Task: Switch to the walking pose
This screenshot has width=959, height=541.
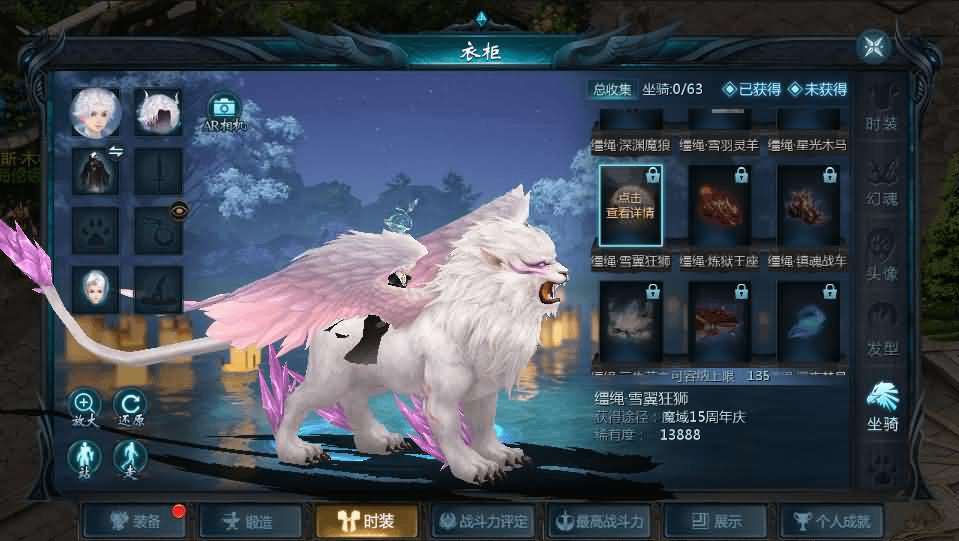Action: (129, 457)
